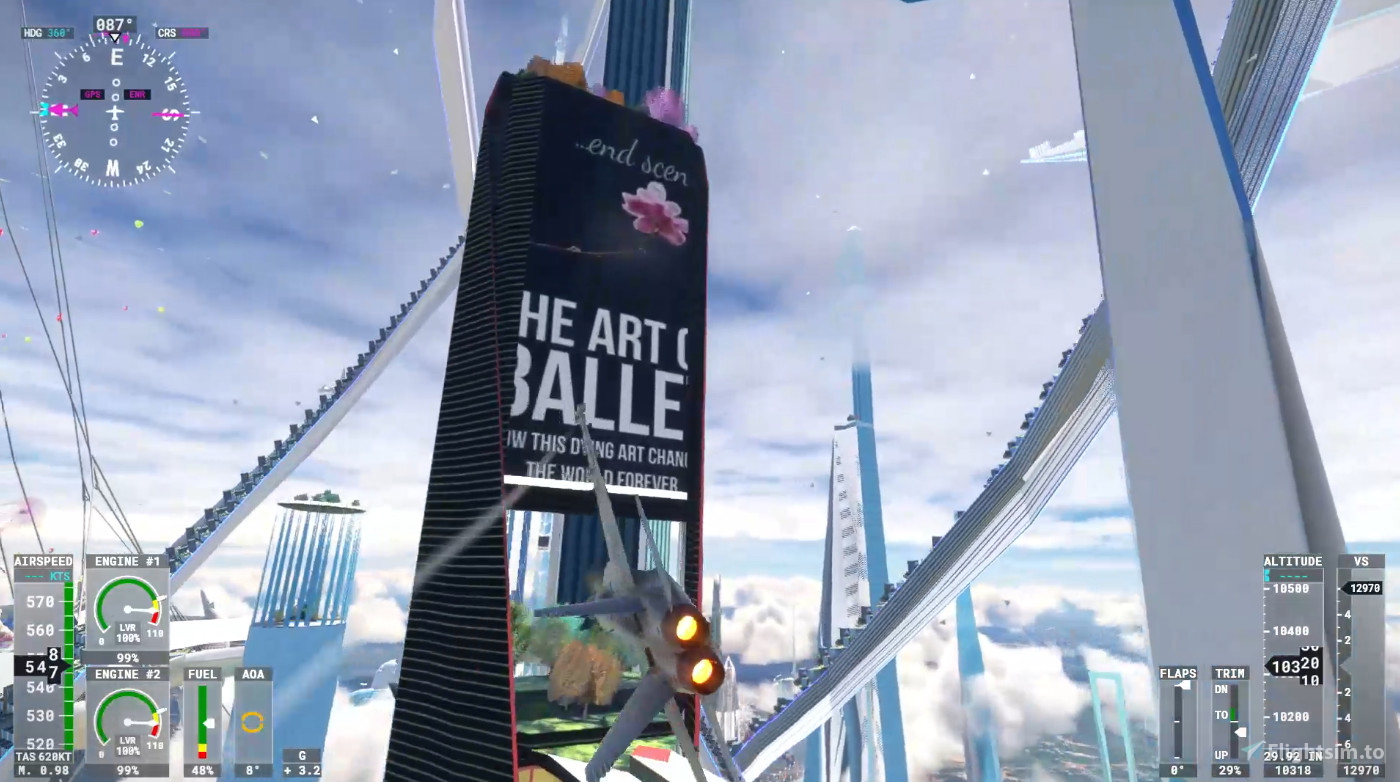The image size is (1400, 782).
Task: Click the magenta course arrow on the compass
Action: (x=64, y=111)
